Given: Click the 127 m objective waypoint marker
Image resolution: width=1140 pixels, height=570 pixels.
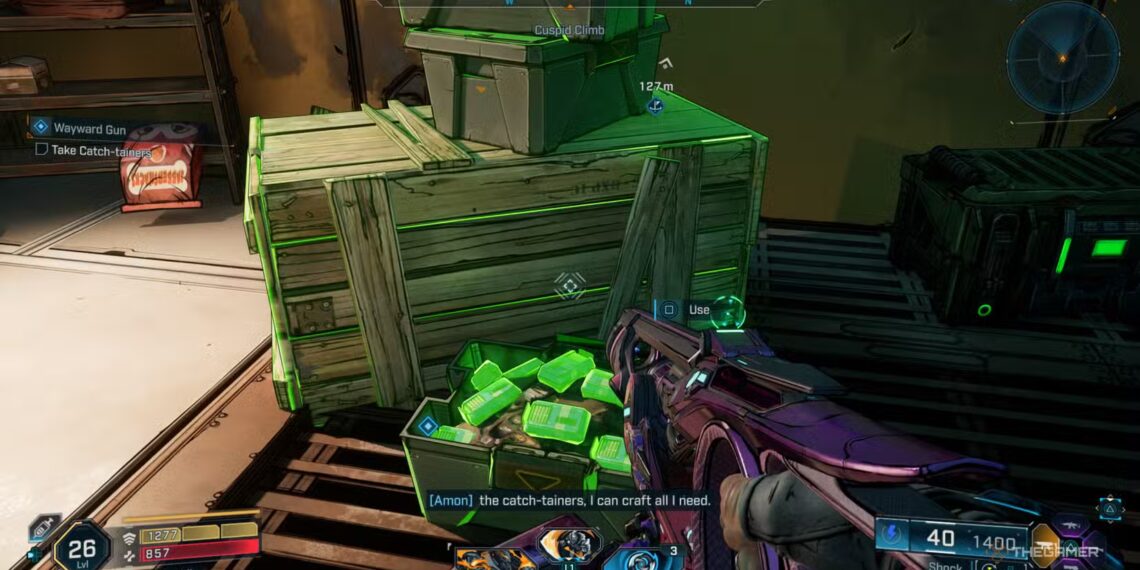Looking at the screenshot, I should [655, 104].
